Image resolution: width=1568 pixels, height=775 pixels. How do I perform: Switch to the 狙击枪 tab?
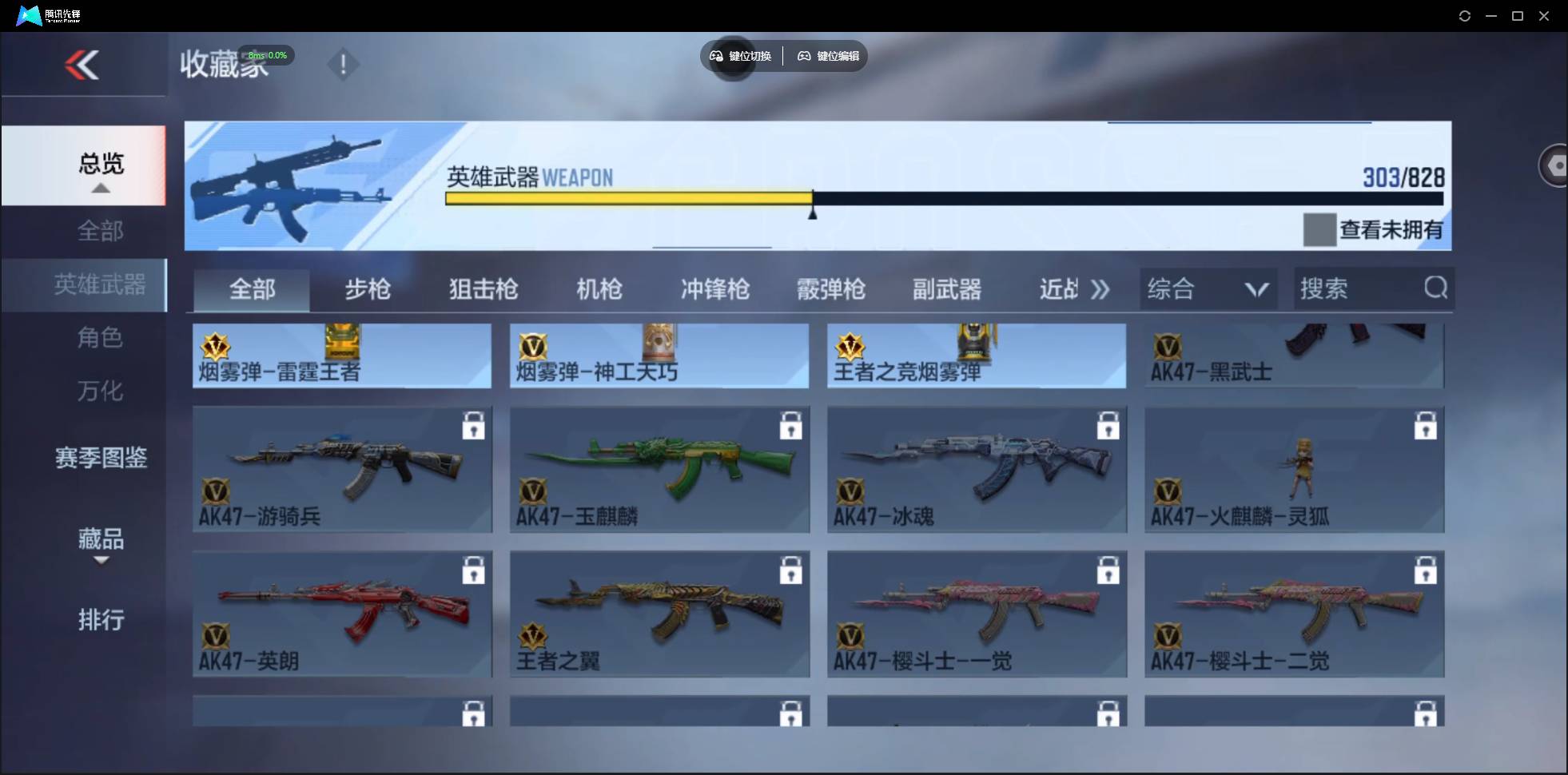click(x=482, y=289)
